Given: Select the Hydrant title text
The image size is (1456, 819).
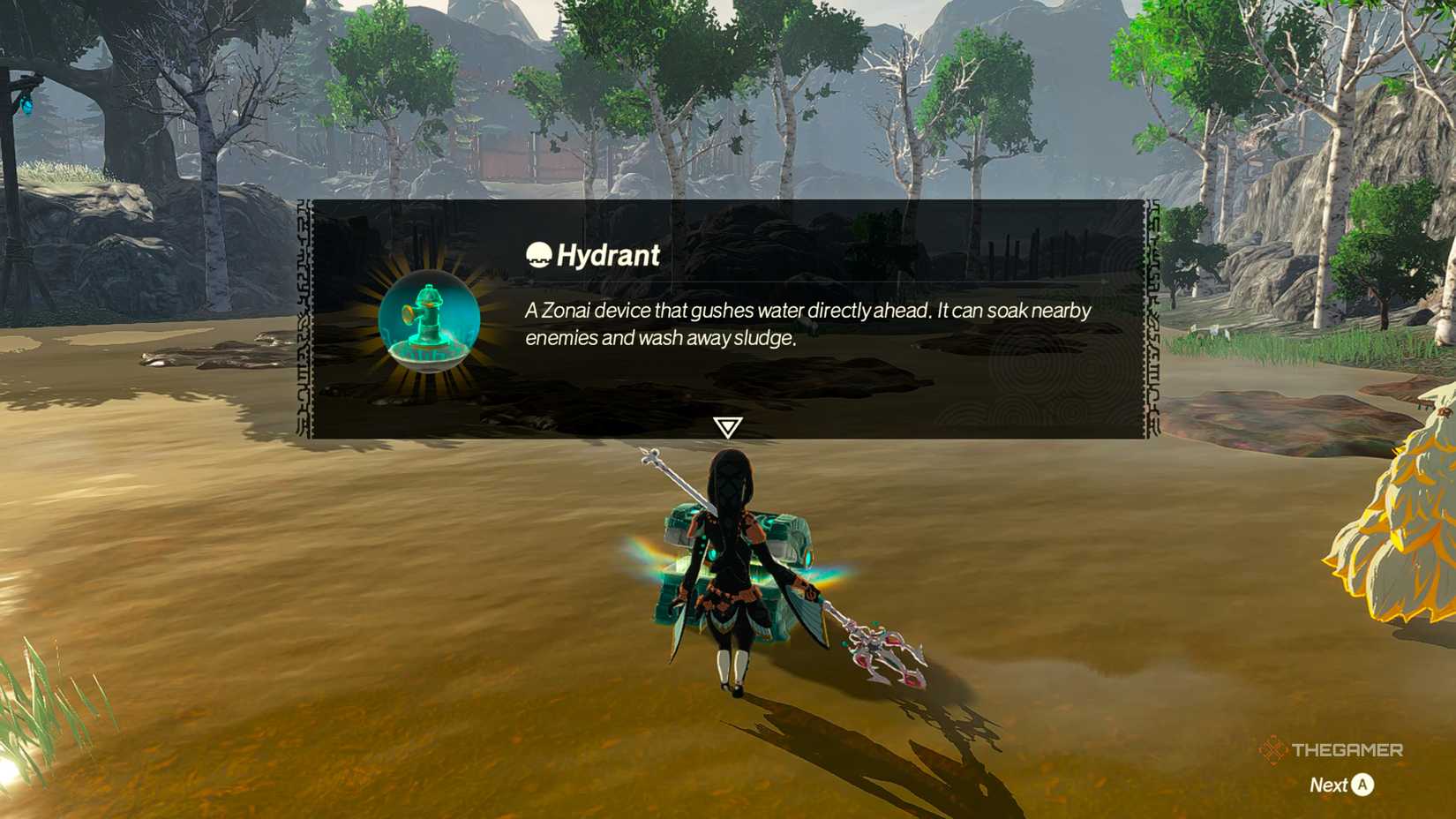Looking at the screenshot, I should pyautogui.click(x=611, y=255).
